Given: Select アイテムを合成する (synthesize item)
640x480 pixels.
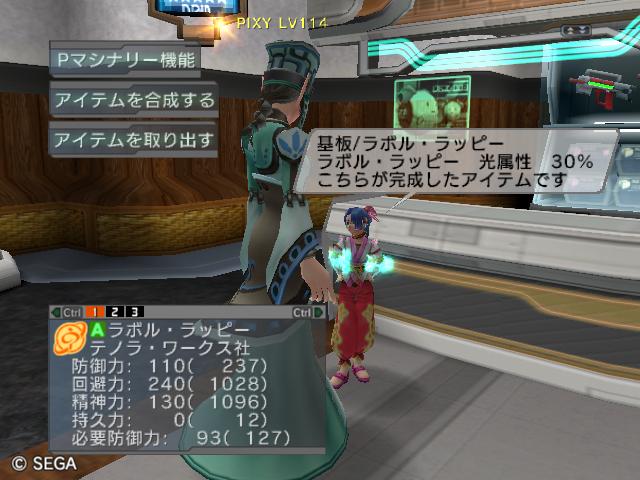Looking at the screenshot, I should (x=133, y=99).
